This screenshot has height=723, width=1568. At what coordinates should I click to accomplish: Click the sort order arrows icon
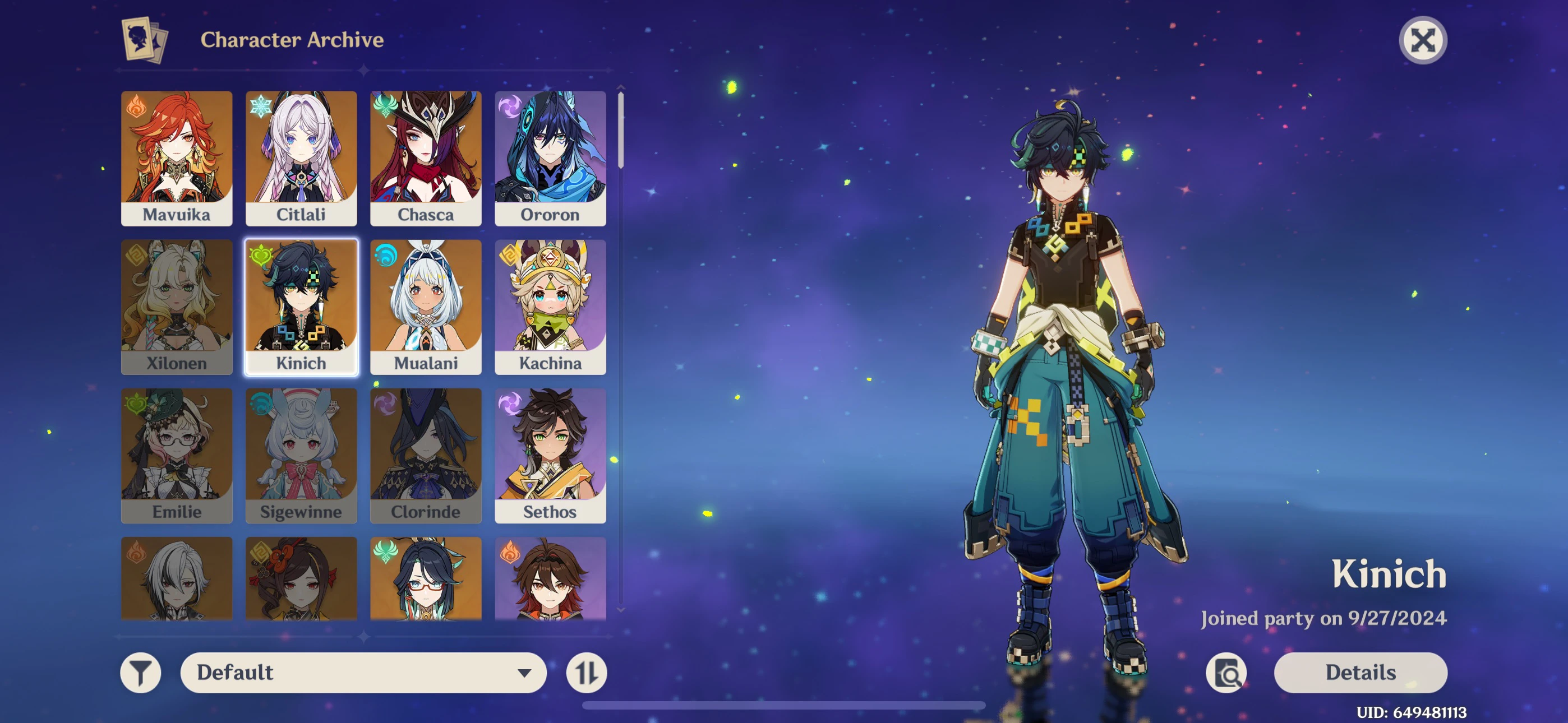pos(585,673)
